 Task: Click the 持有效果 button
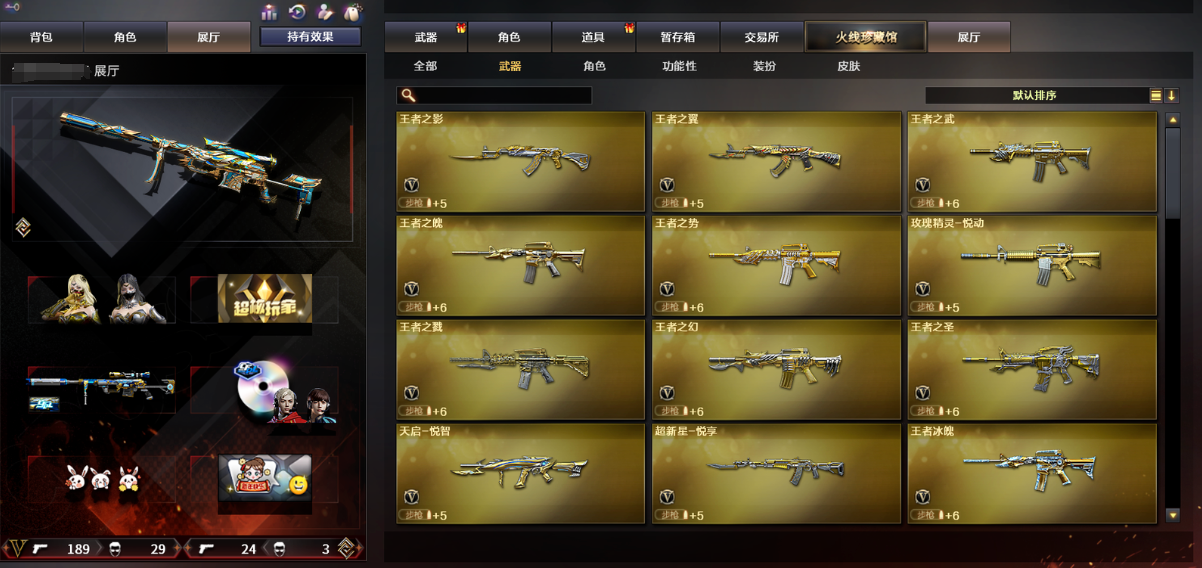coord(310,37)
